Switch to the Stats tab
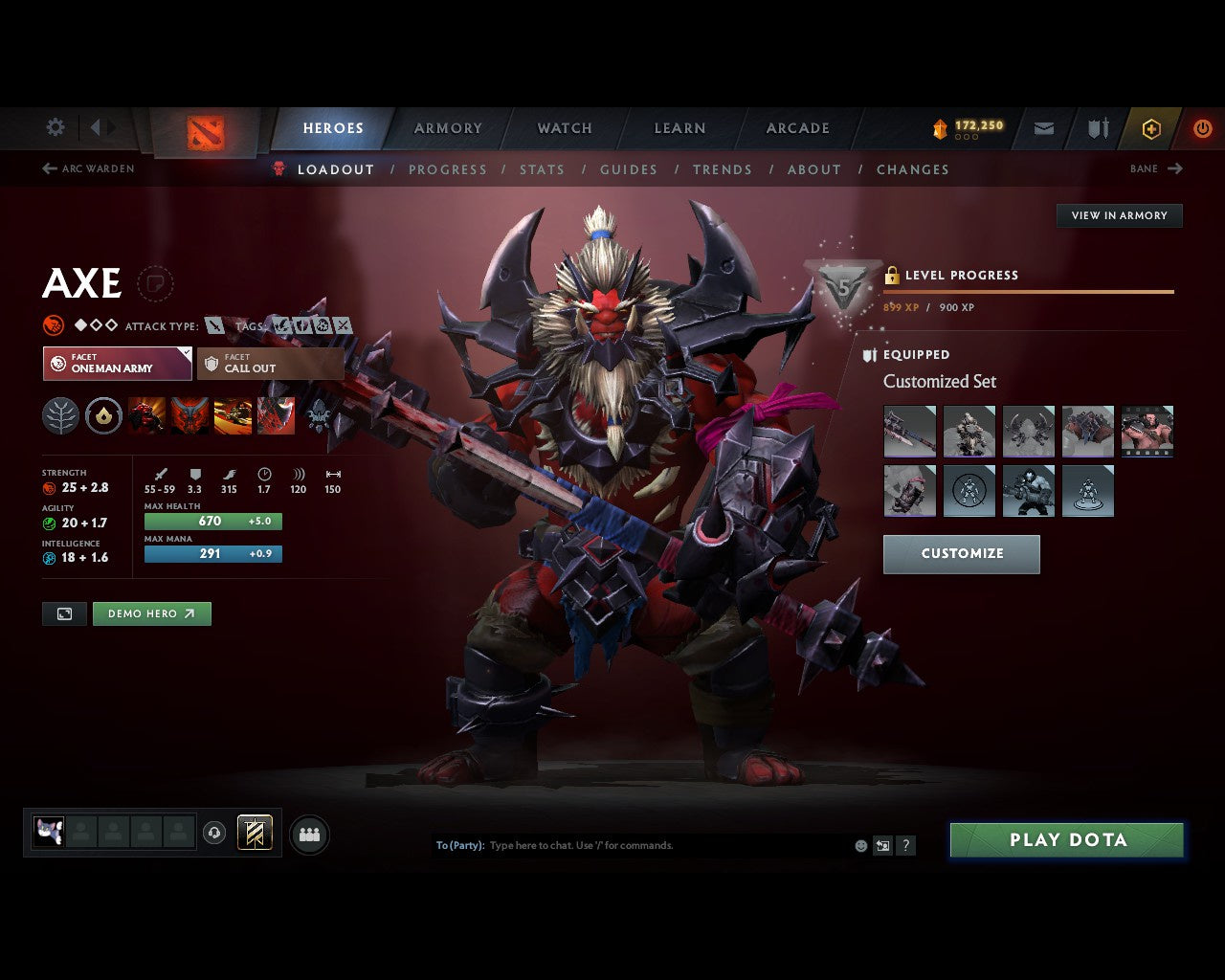The image size is (1225, 980). click(x=542, y=169)
